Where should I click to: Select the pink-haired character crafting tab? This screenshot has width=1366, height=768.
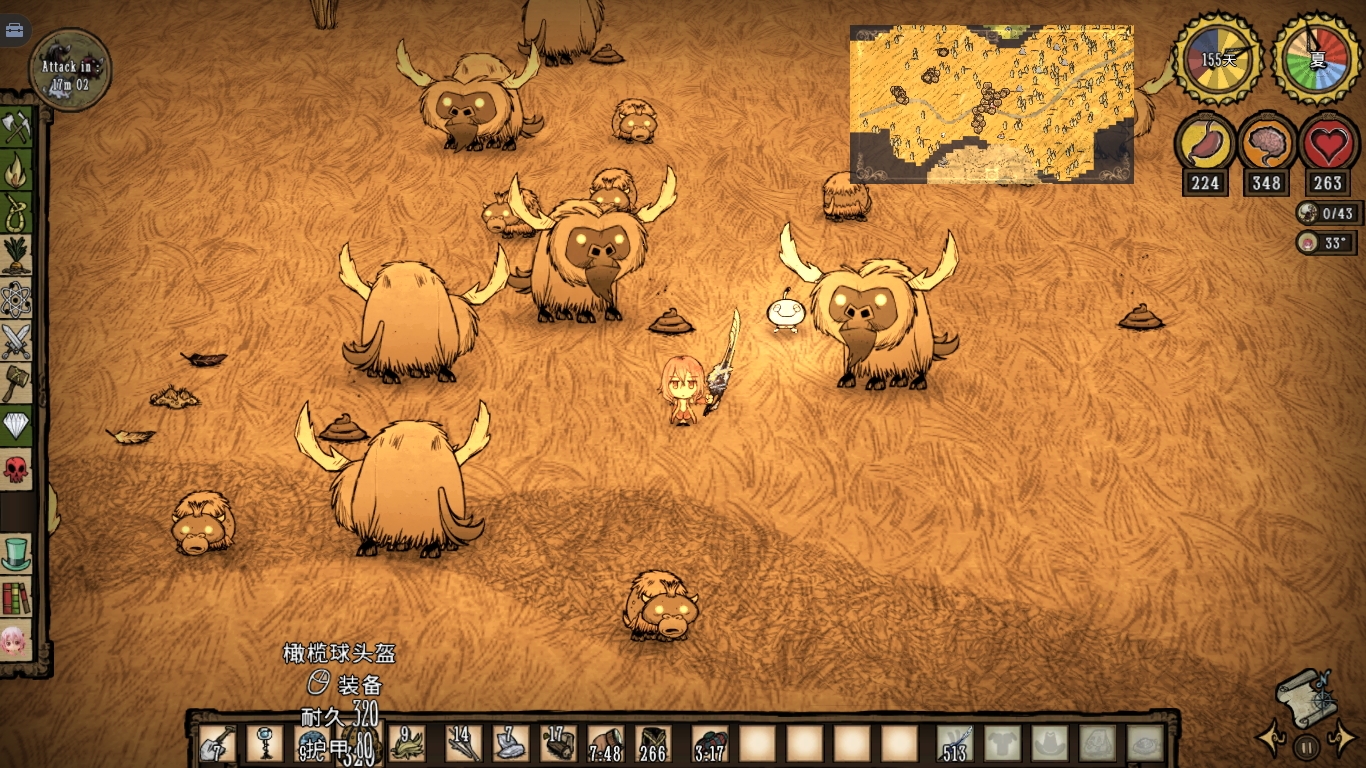[x=14, y=640]
